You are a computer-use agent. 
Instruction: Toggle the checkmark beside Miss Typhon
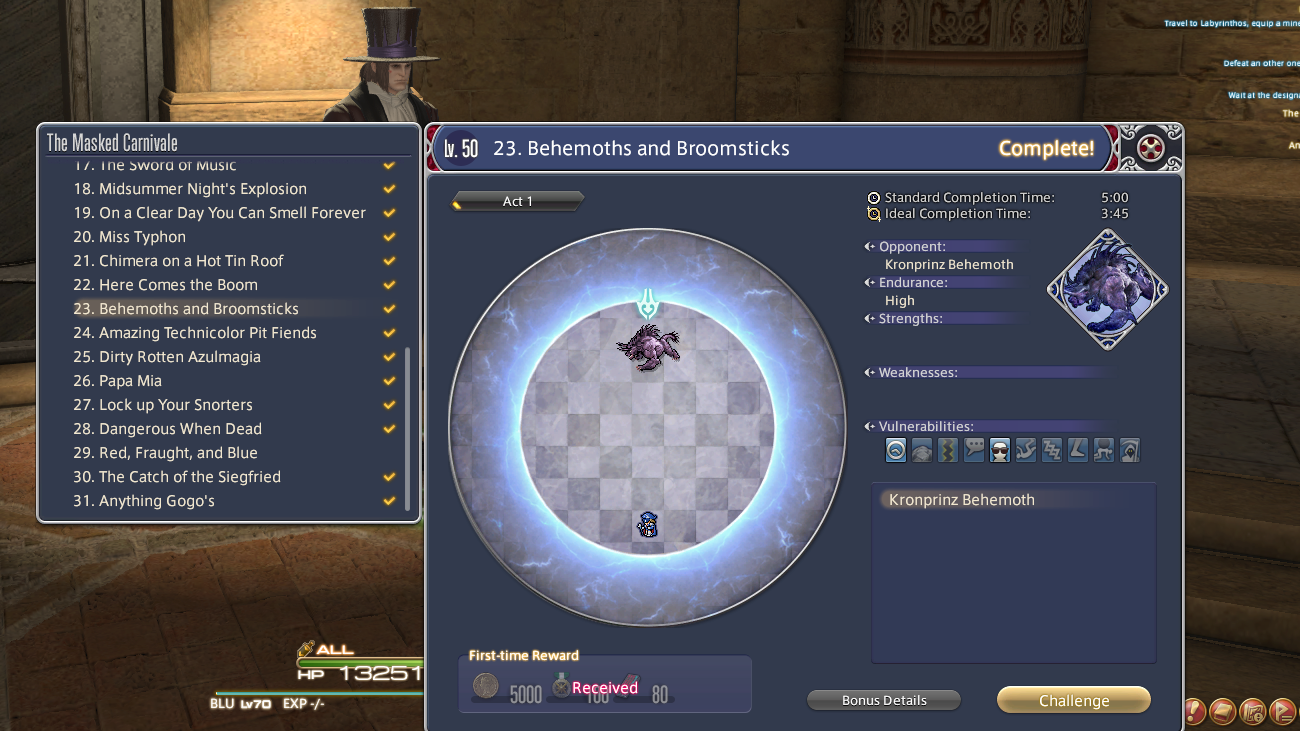[x=389, y=237]
